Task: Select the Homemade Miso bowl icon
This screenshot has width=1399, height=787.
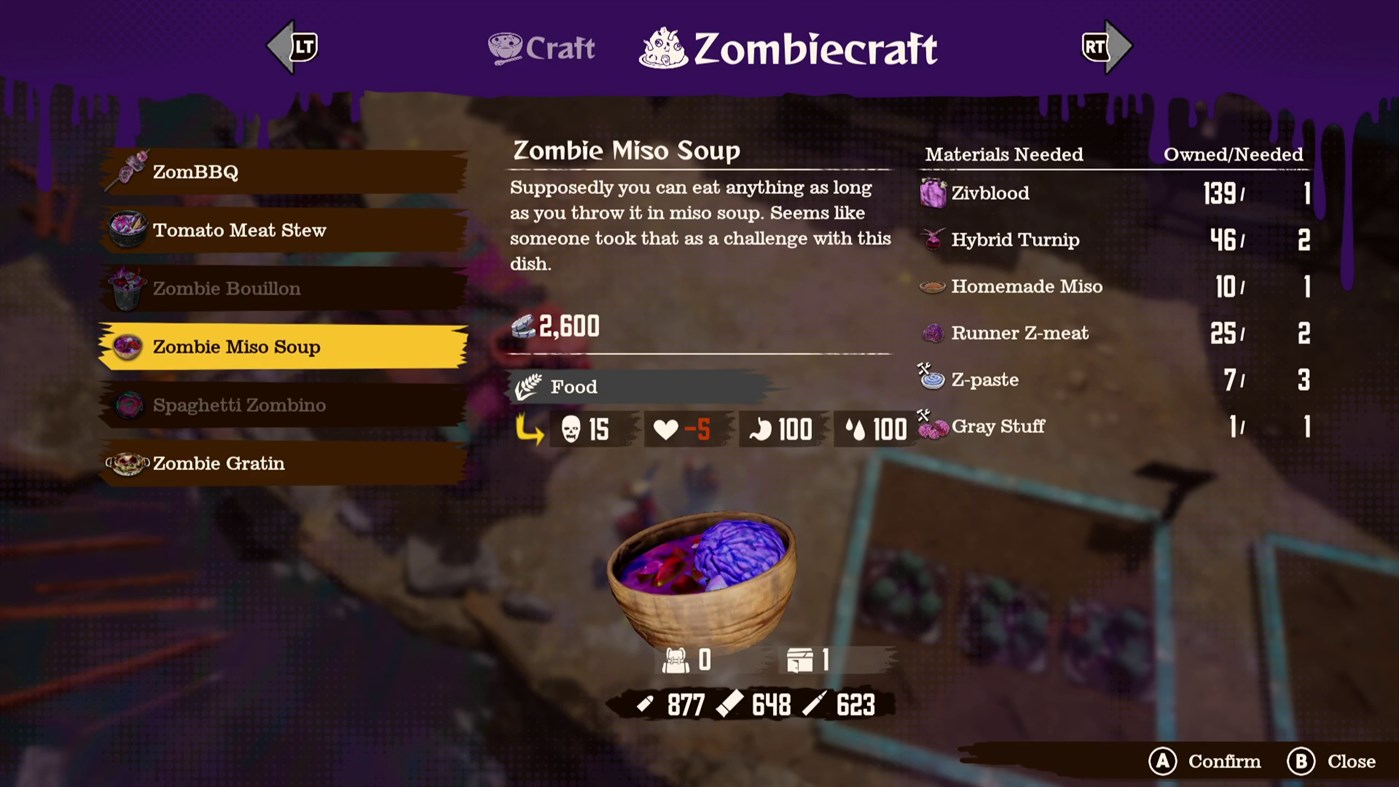Action: (932, 286)
